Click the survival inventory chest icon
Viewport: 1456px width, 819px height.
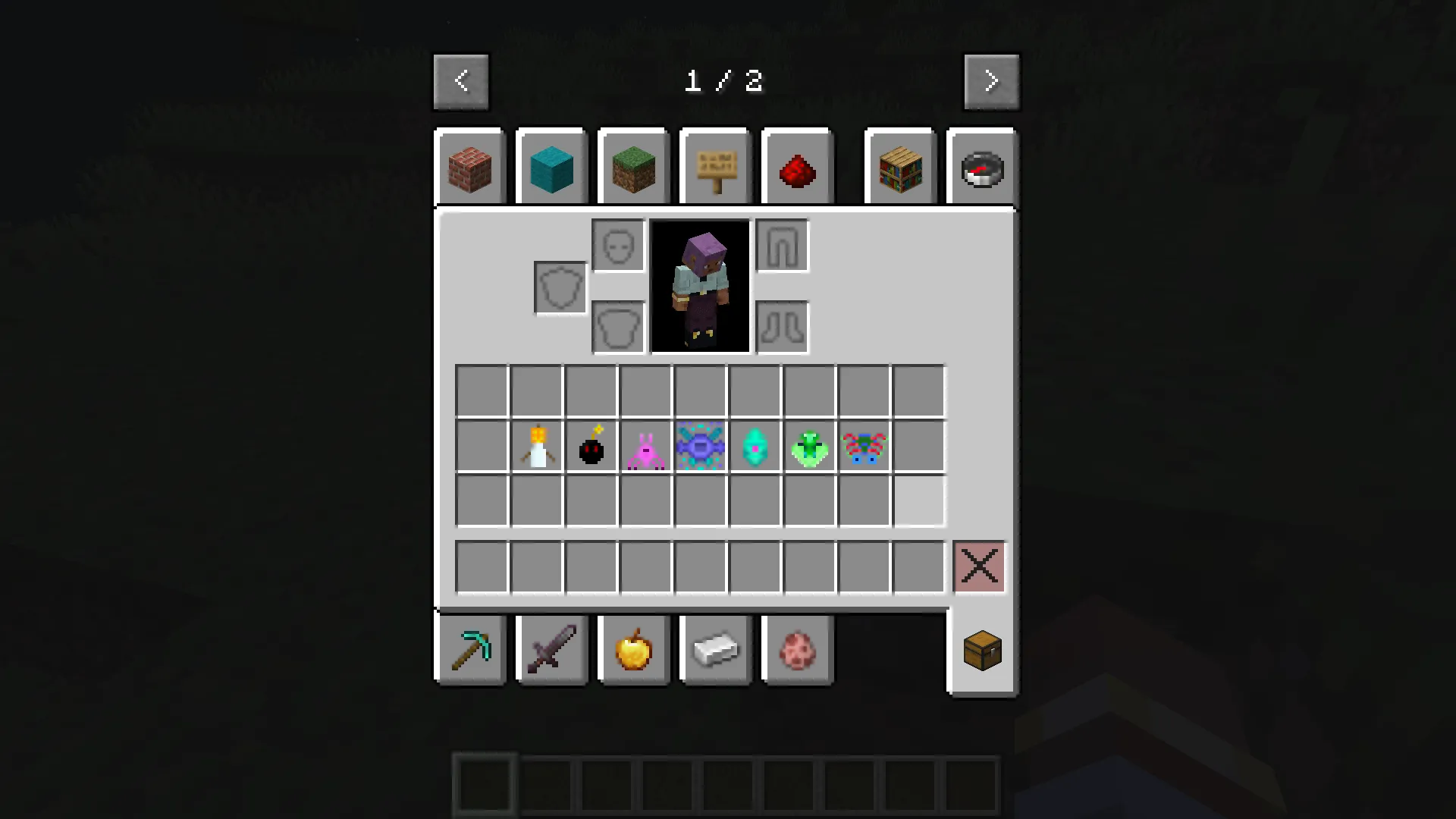(981, 650)
